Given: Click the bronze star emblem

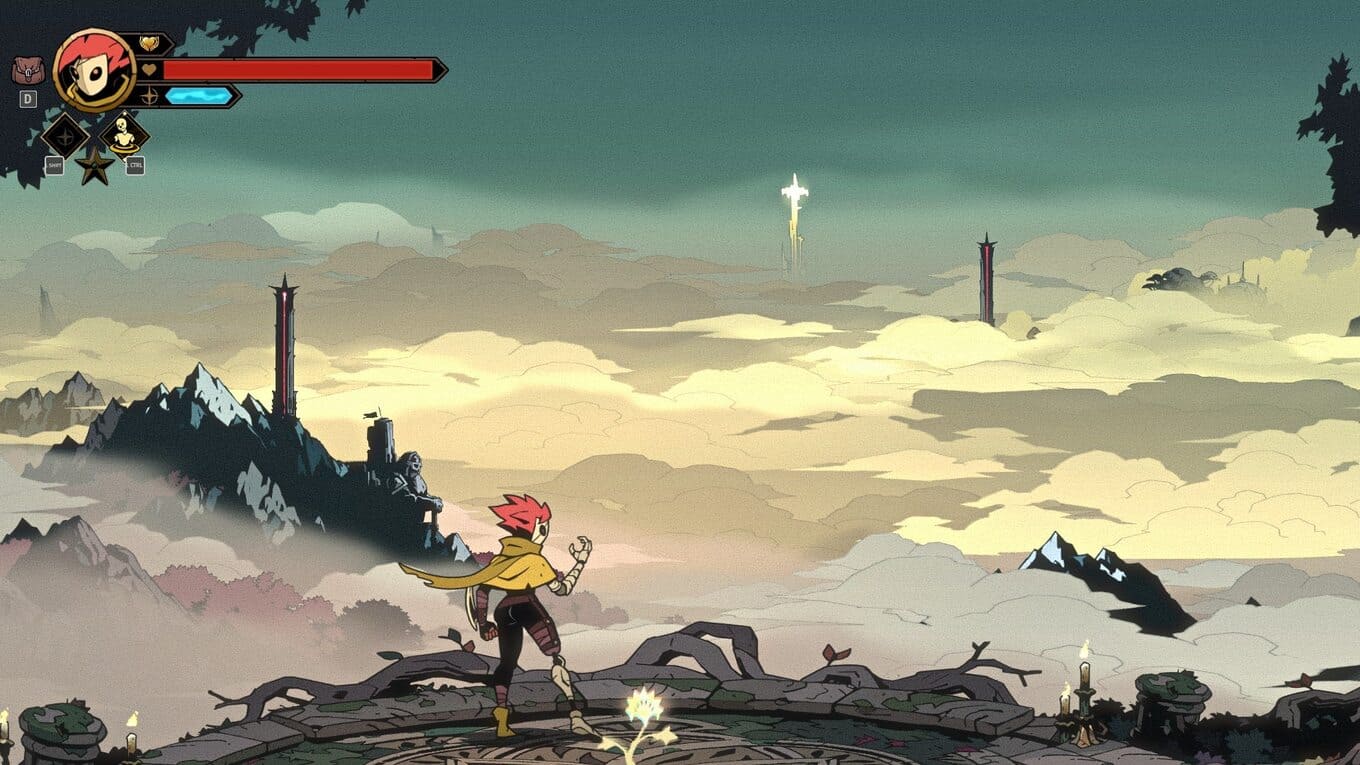Looking at the screenshot, I should [95, 167].
